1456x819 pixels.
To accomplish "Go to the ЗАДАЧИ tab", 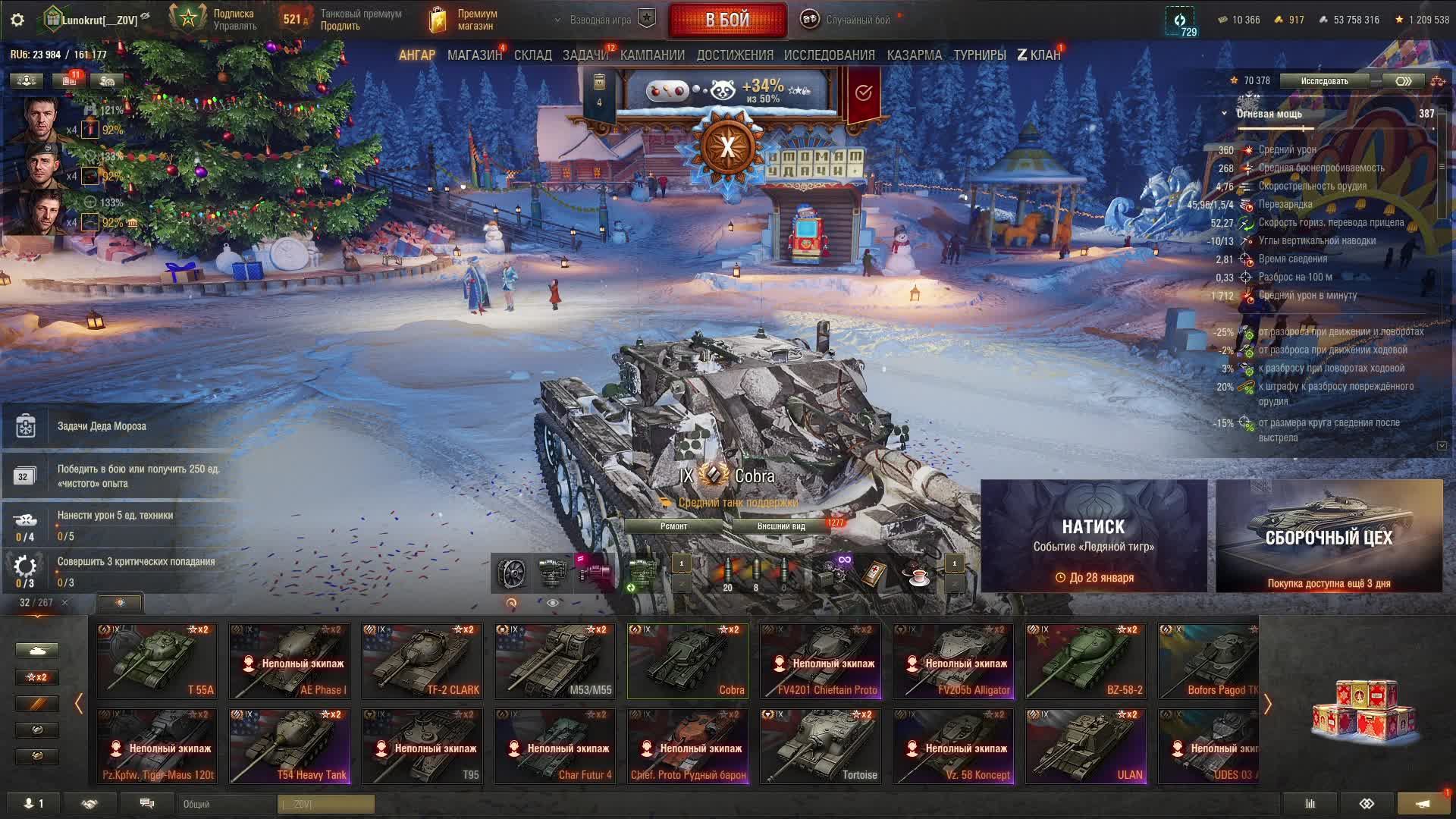I will coord(585,55).
